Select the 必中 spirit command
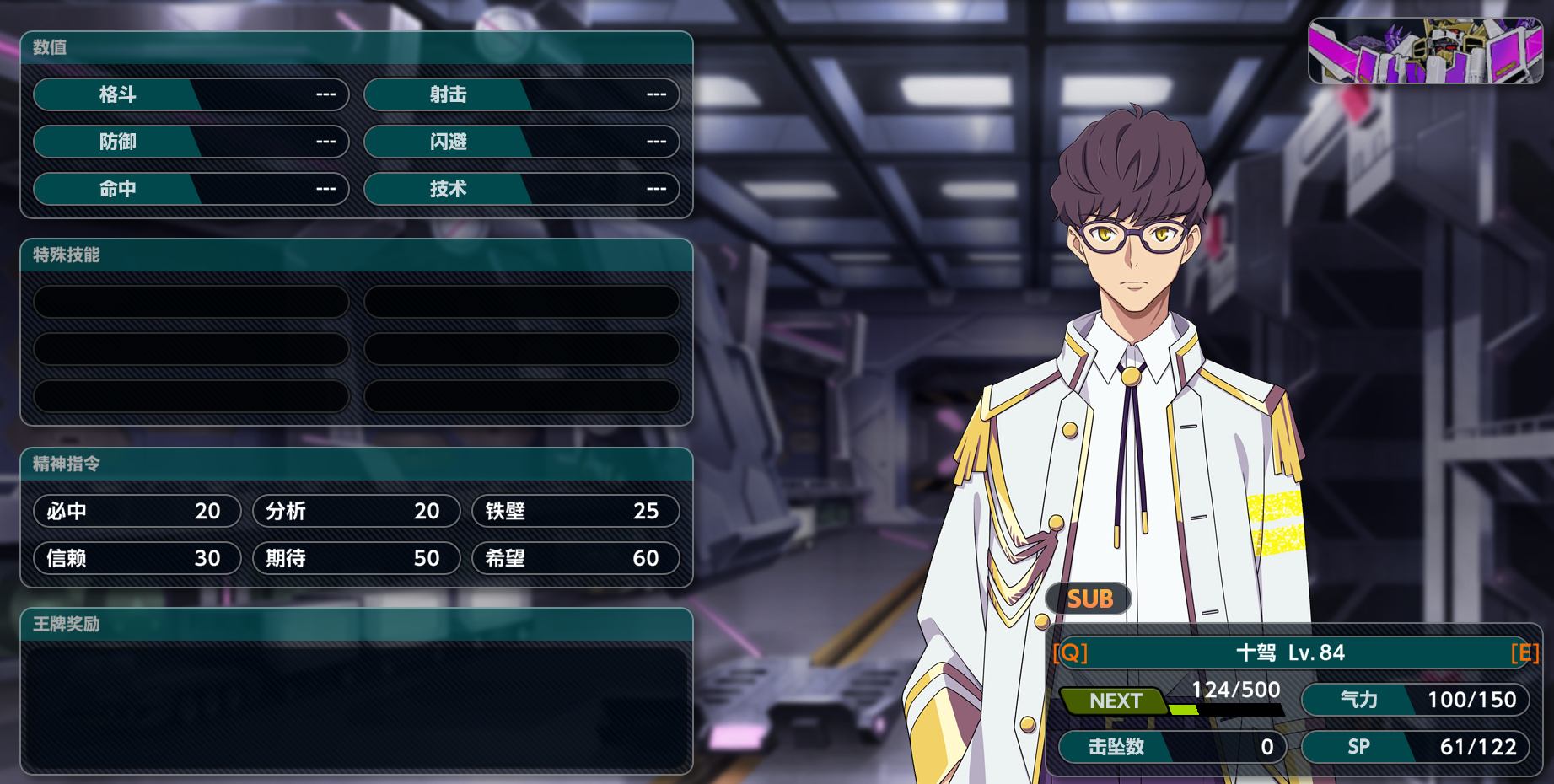This screenshot has height=784, width=1554. pyautogui.click(x=137, y=511)
